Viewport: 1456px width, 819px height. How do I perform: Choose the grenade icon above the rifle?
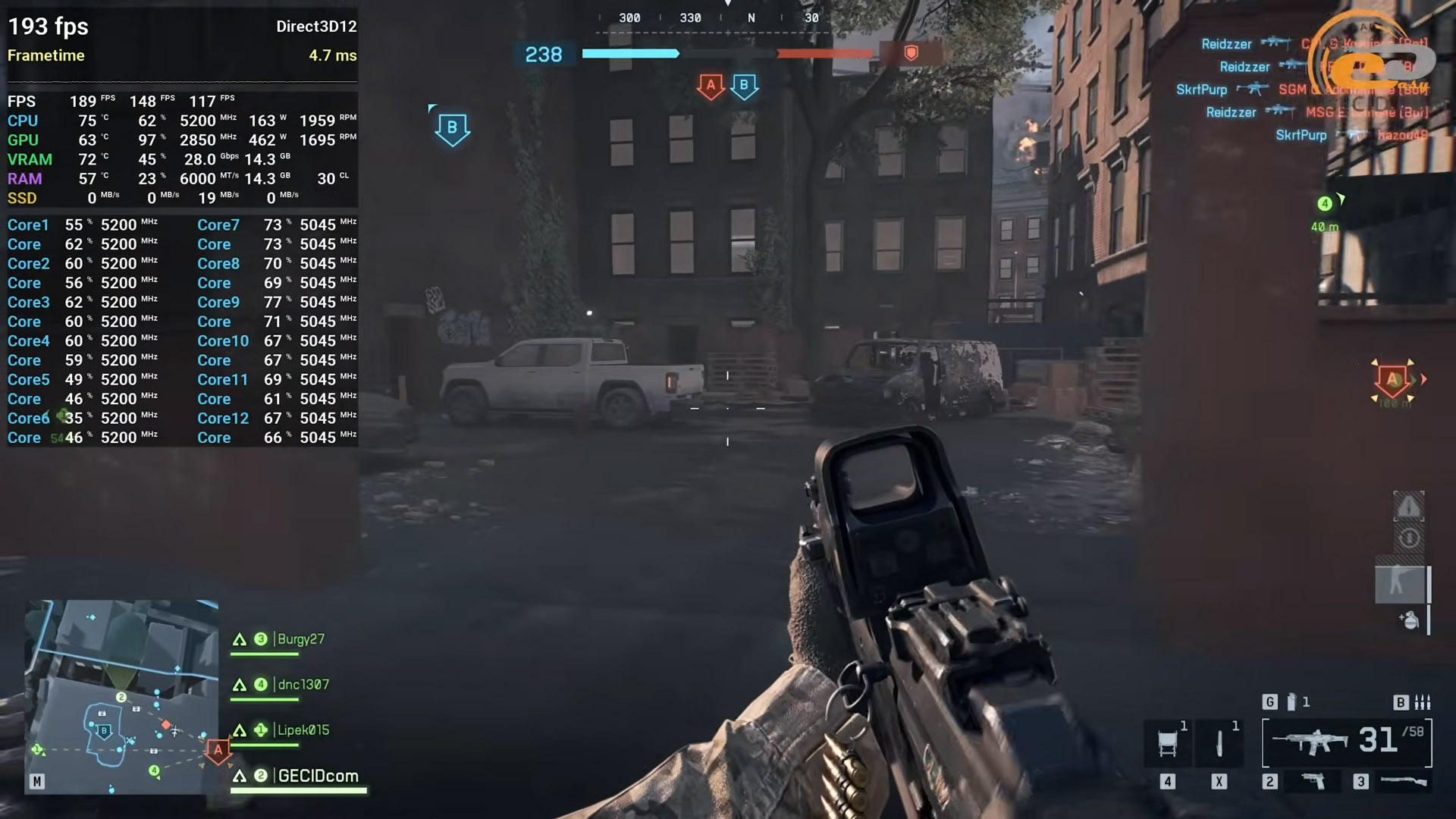(x=1291, y=702)
